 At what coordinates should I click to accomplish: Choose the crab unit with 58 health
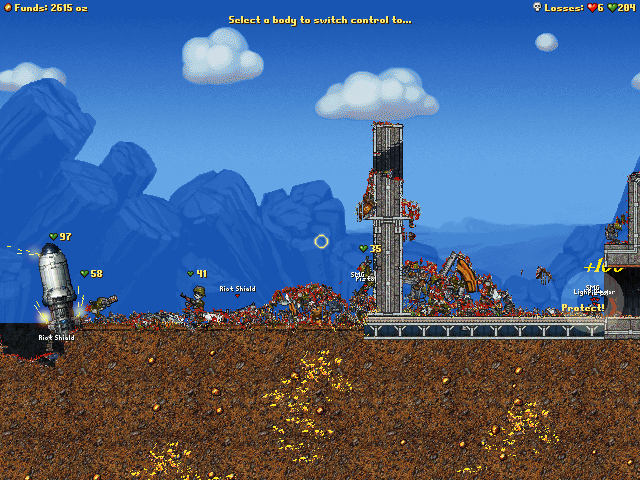point(101,302)
